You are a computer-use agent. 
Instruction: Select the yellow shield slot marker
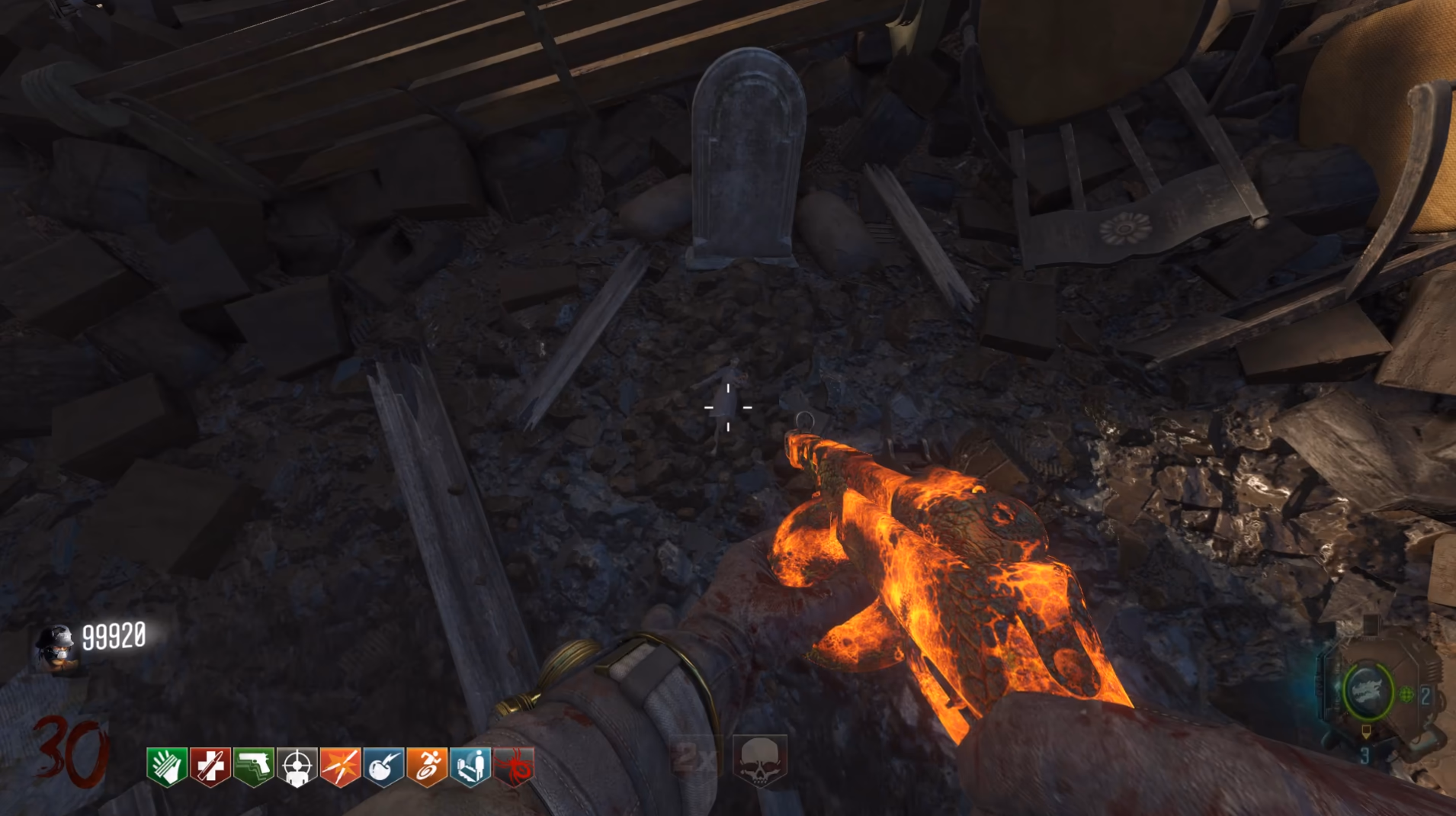click(x=1366, y=732)
